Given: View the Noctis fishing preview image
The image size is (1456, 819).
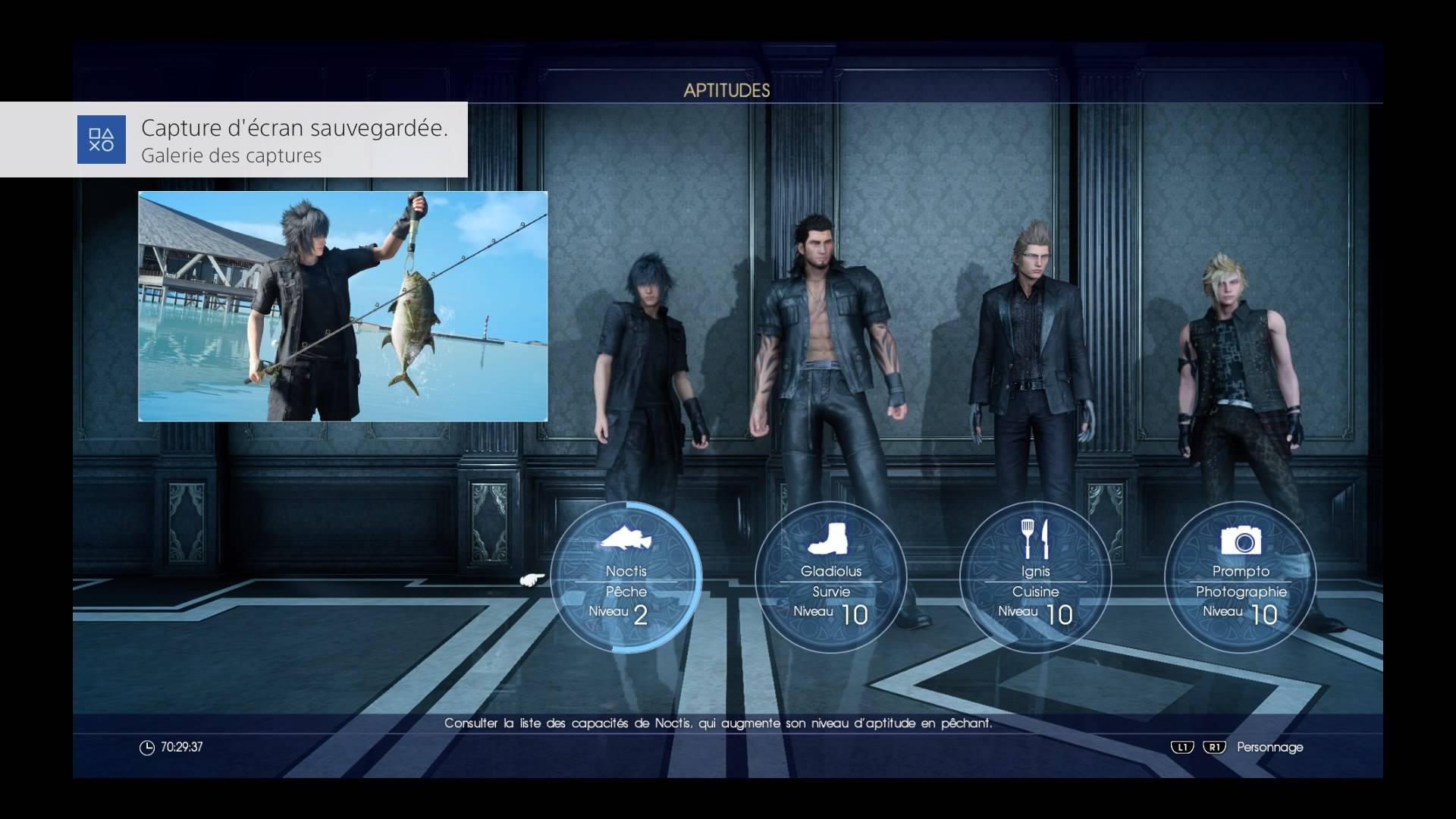Looking at the screenshot, I should click(343, 306).
